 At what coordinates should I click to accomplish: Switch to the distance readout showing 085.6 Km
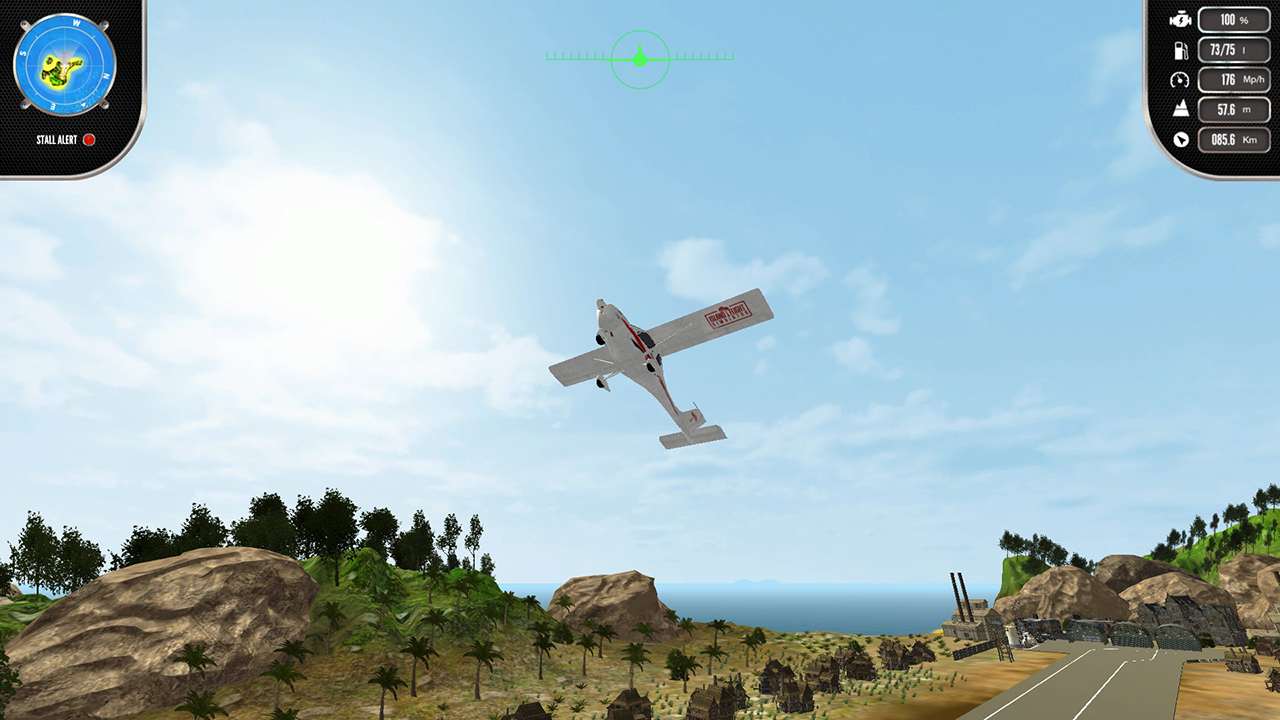(1234, 140)
